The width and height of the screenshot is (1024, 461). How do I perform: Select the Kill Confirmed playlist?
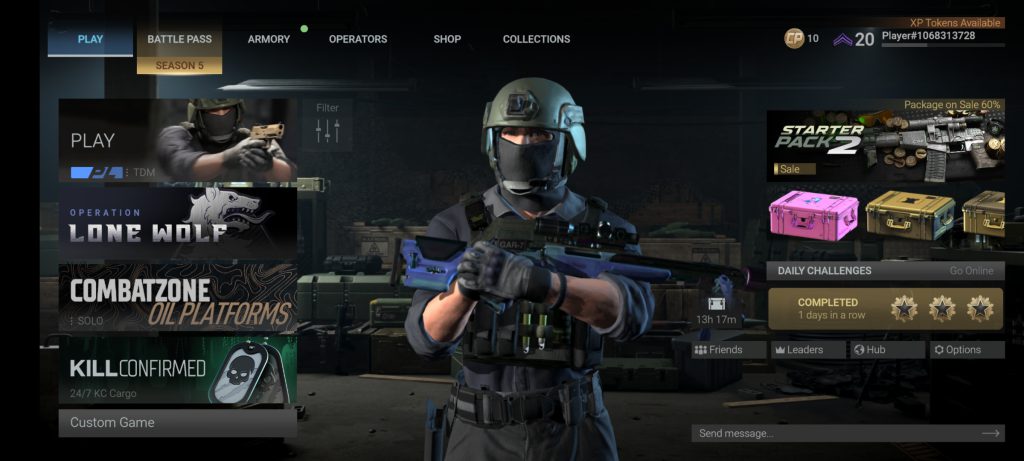(177, 370)
